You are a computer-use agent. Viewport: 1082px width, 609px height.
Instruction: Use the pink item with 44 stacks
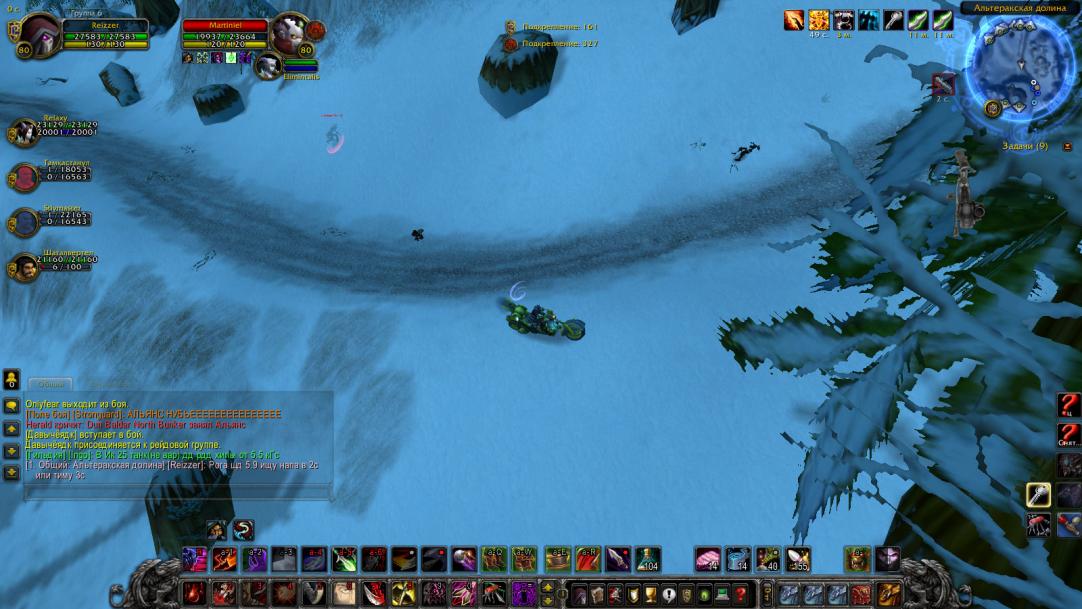(x=708, y=559)
